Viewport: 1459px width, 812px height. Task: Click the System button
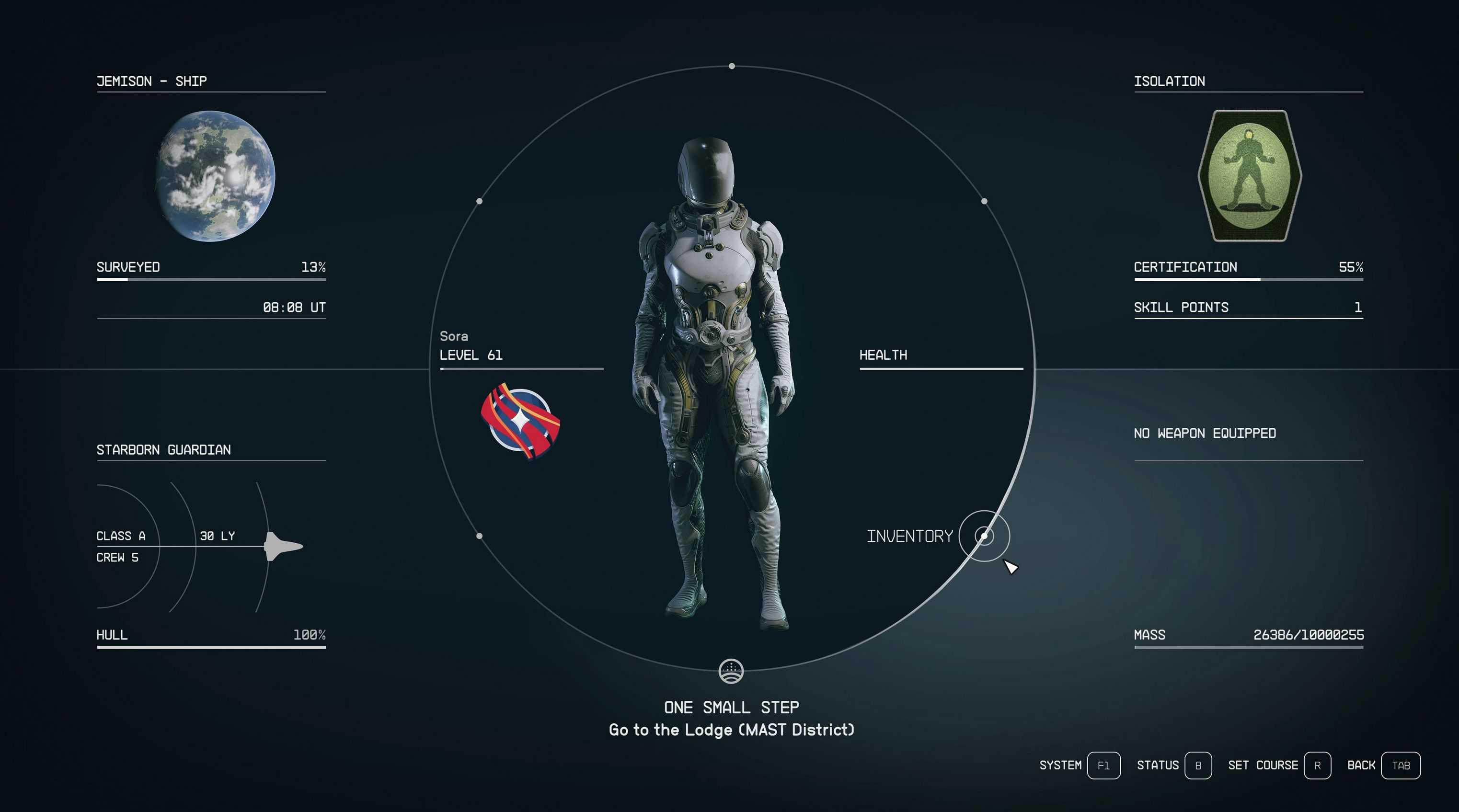click(x=1103, y=766)
